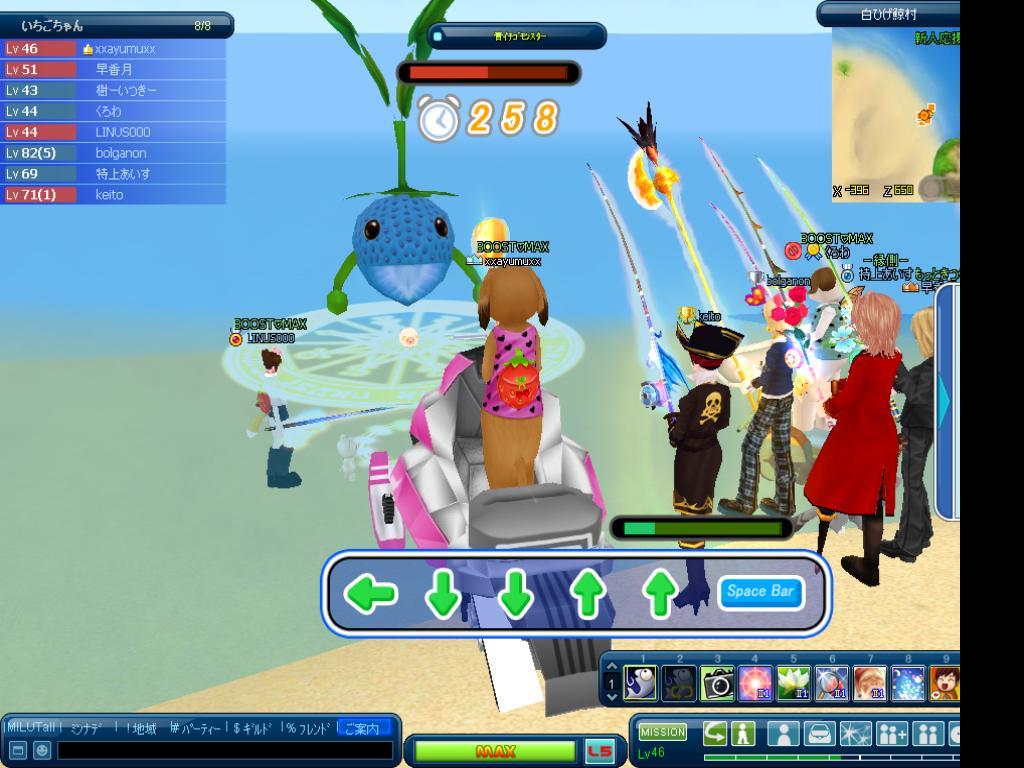Open the add-friend people-plus icon
This screenshot has height=768, width=1024.
(891, 734)
